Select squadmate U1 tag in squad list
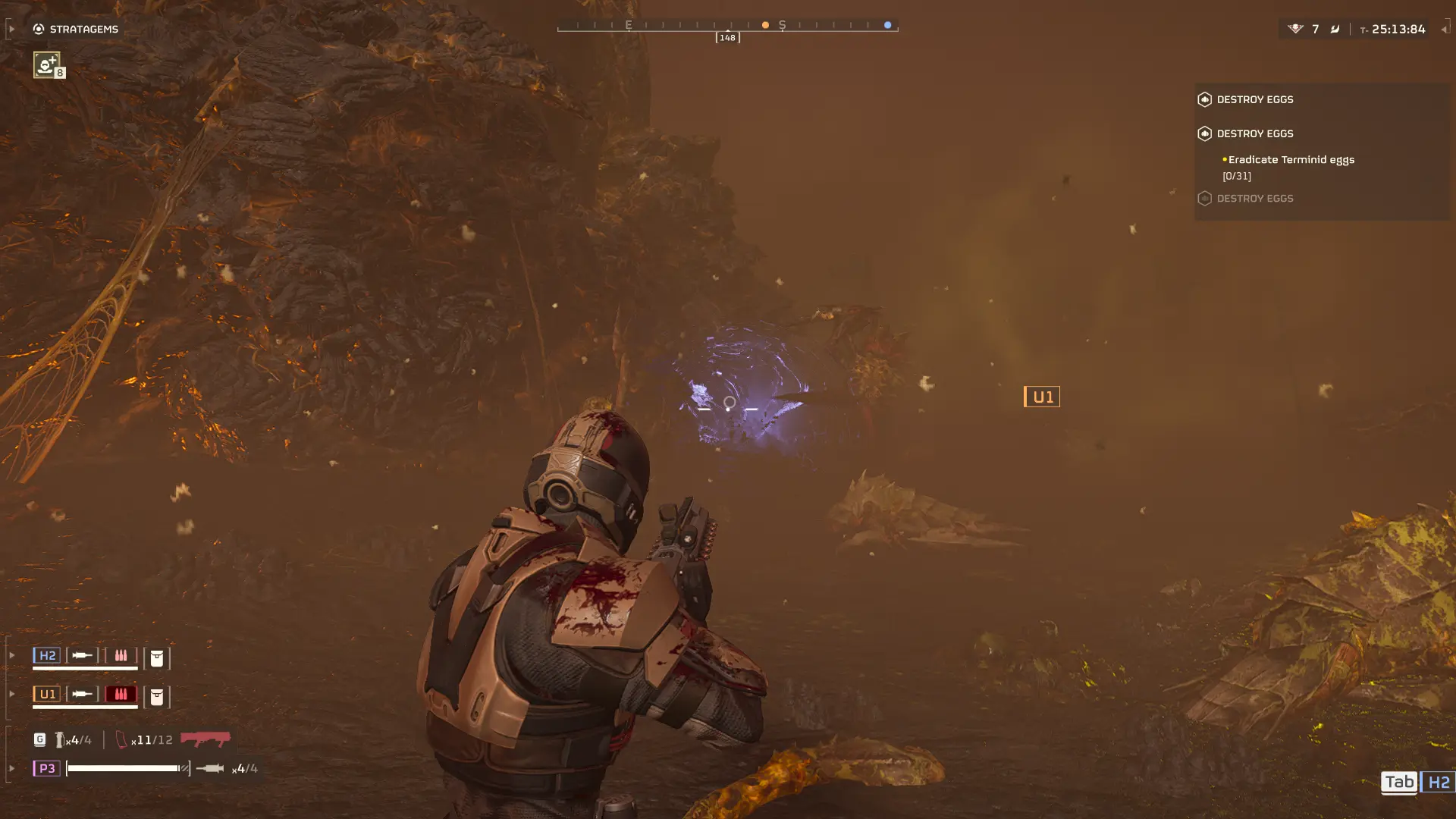Viewport: 1456px width, 819px height. click(x=47, y=694)
